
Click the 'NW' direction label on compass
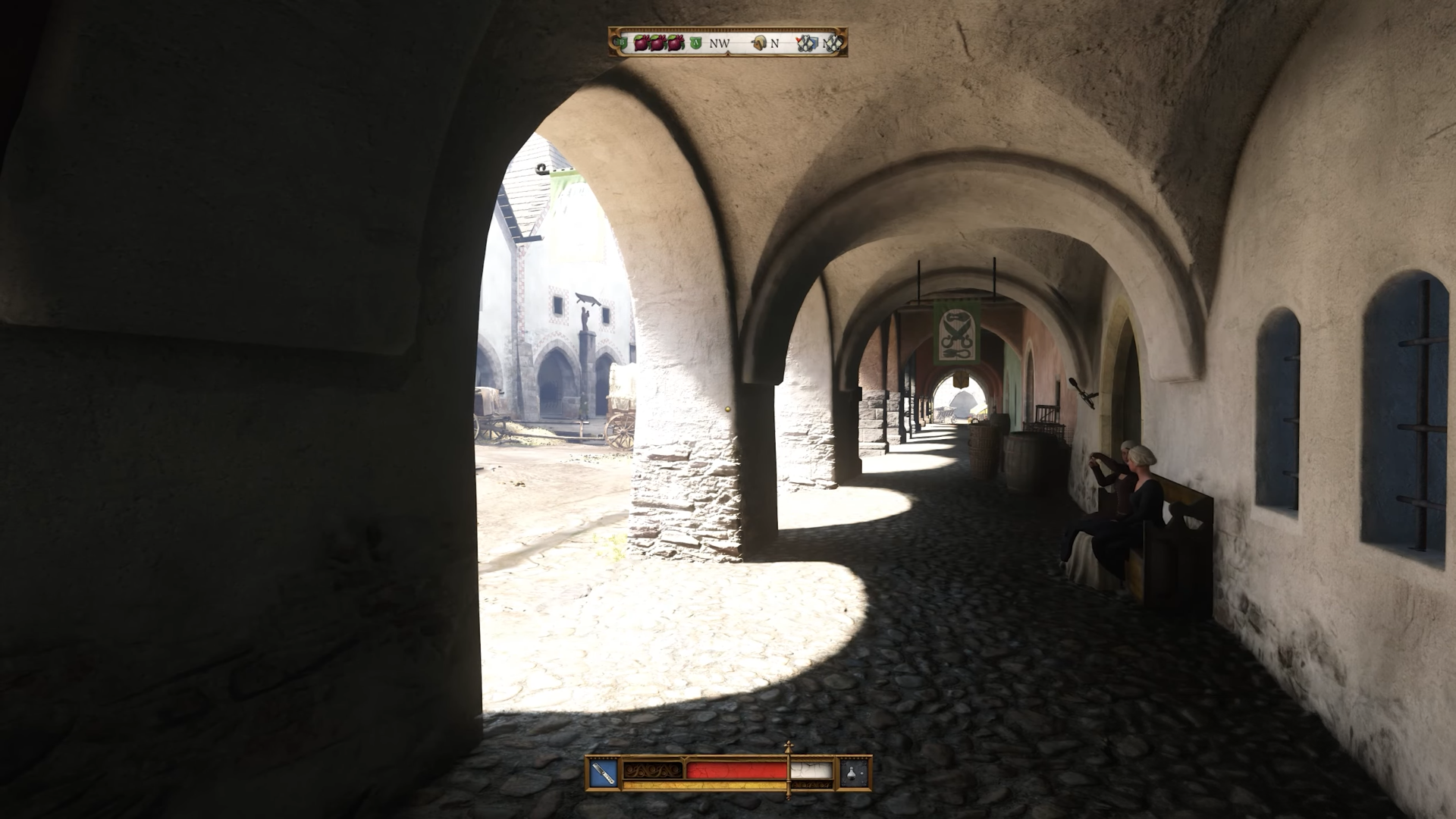click(x=719, y=43)
